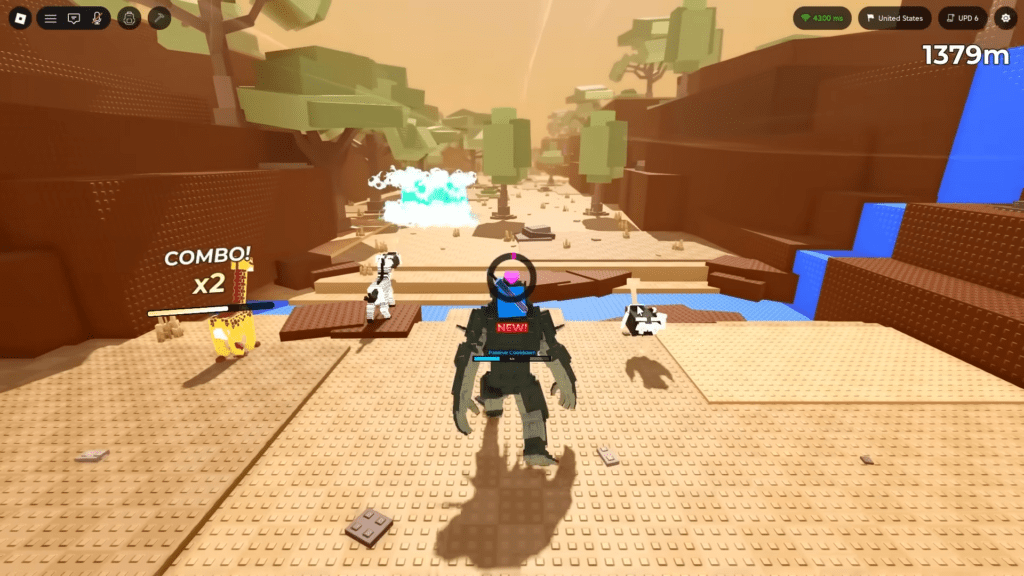Open the three-line hamburger menu
The height and width of the screenshot is (576, 1024).
51,18
